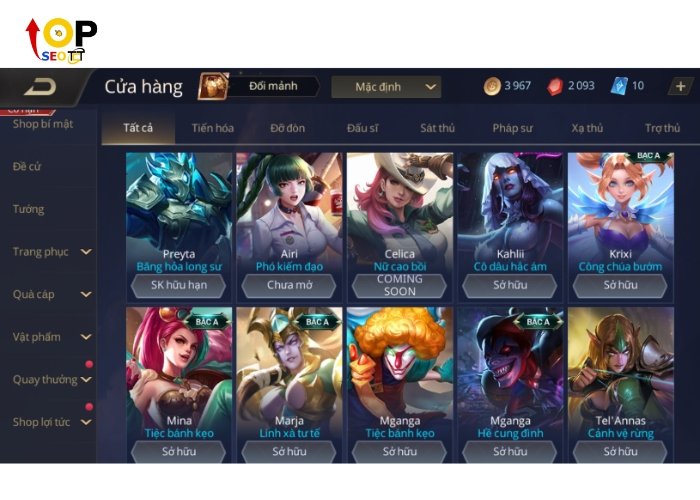The image size is (700, 500).
Task: Go to the Tướng menu
Action: (x=28, y=209)
